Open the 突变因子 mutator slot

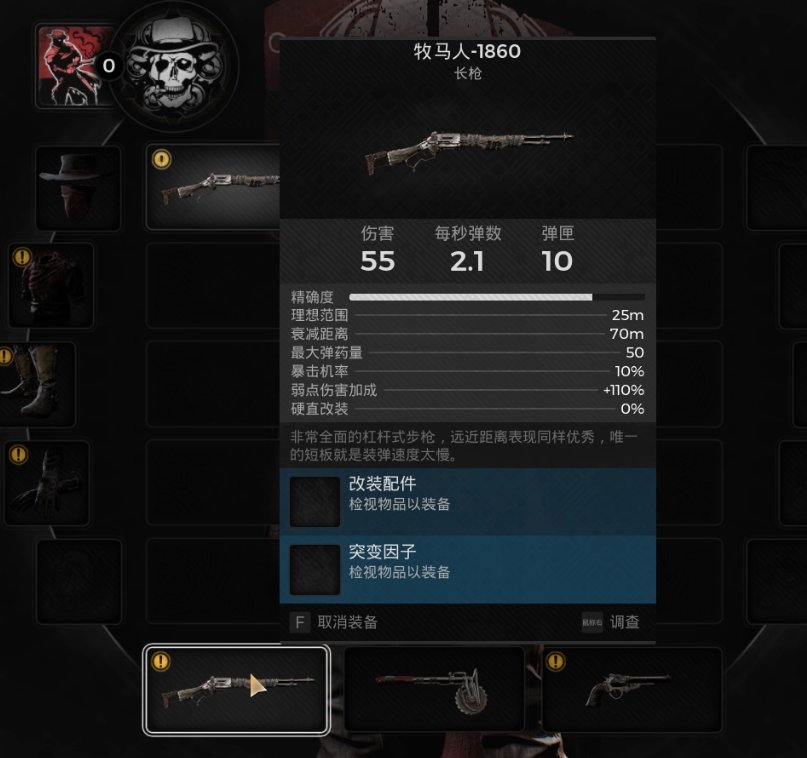tap(467, 569)
